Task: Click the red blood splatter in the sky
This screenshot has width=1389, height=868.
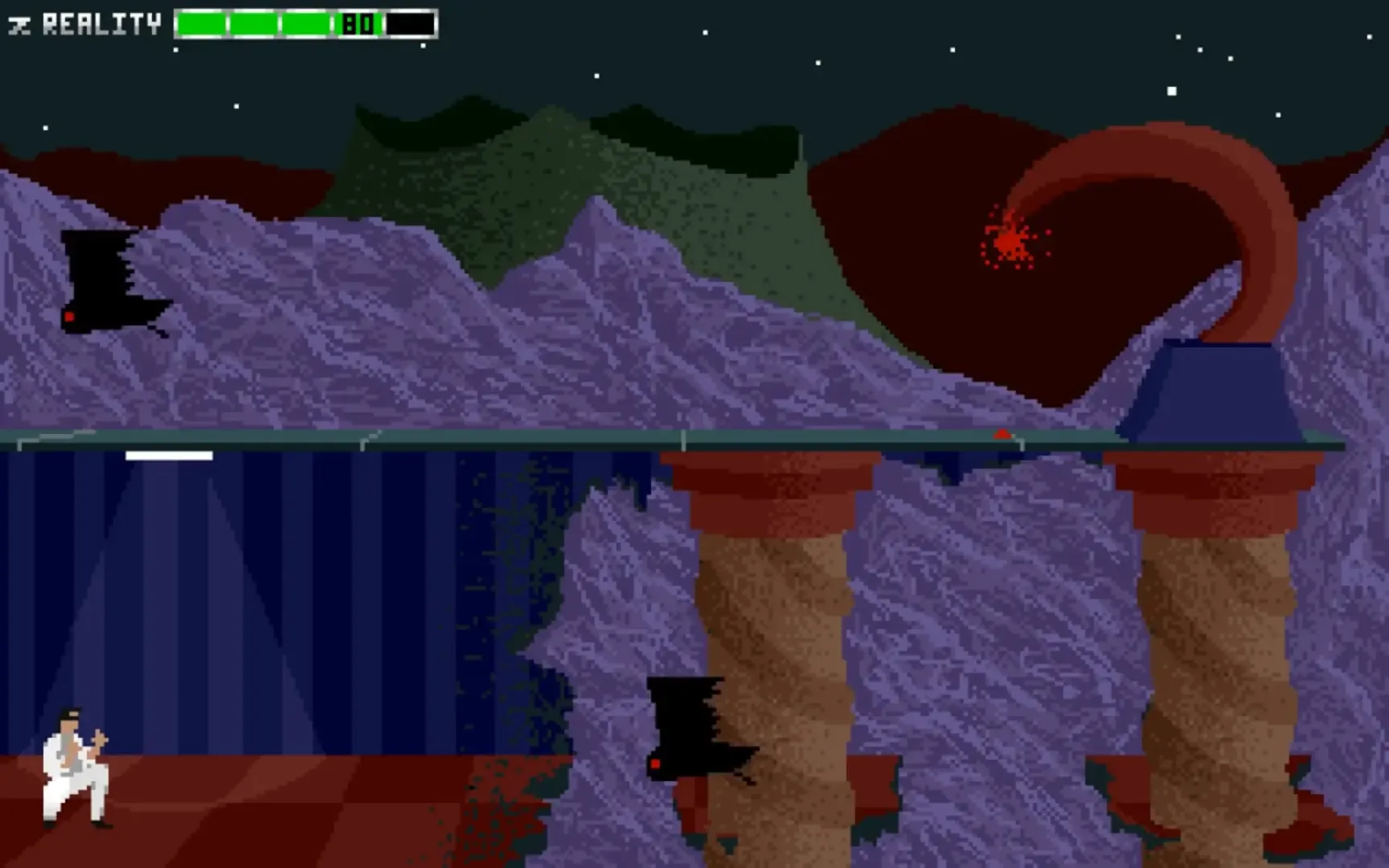Action: click(x=1007, y=241)
